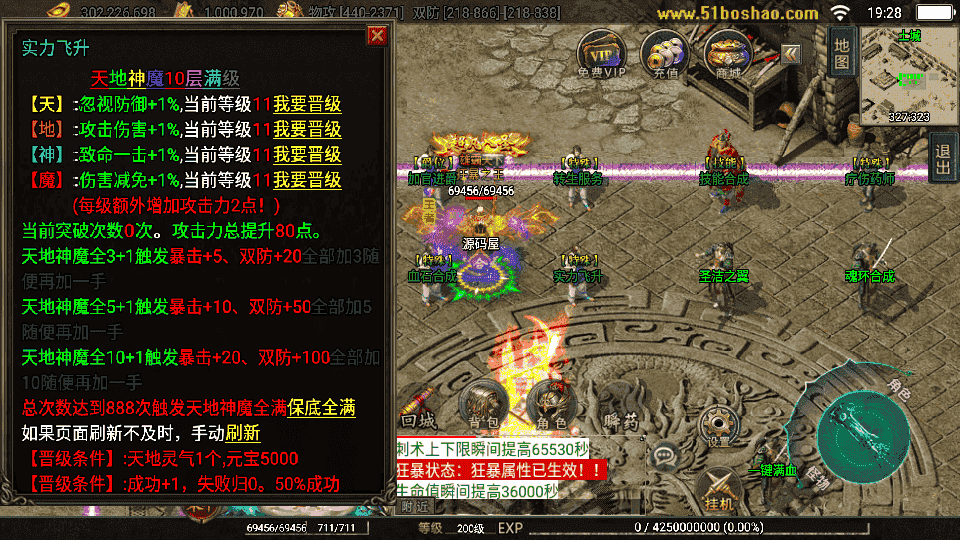
Task: Select the 保底全满 link
Action: 321,408
